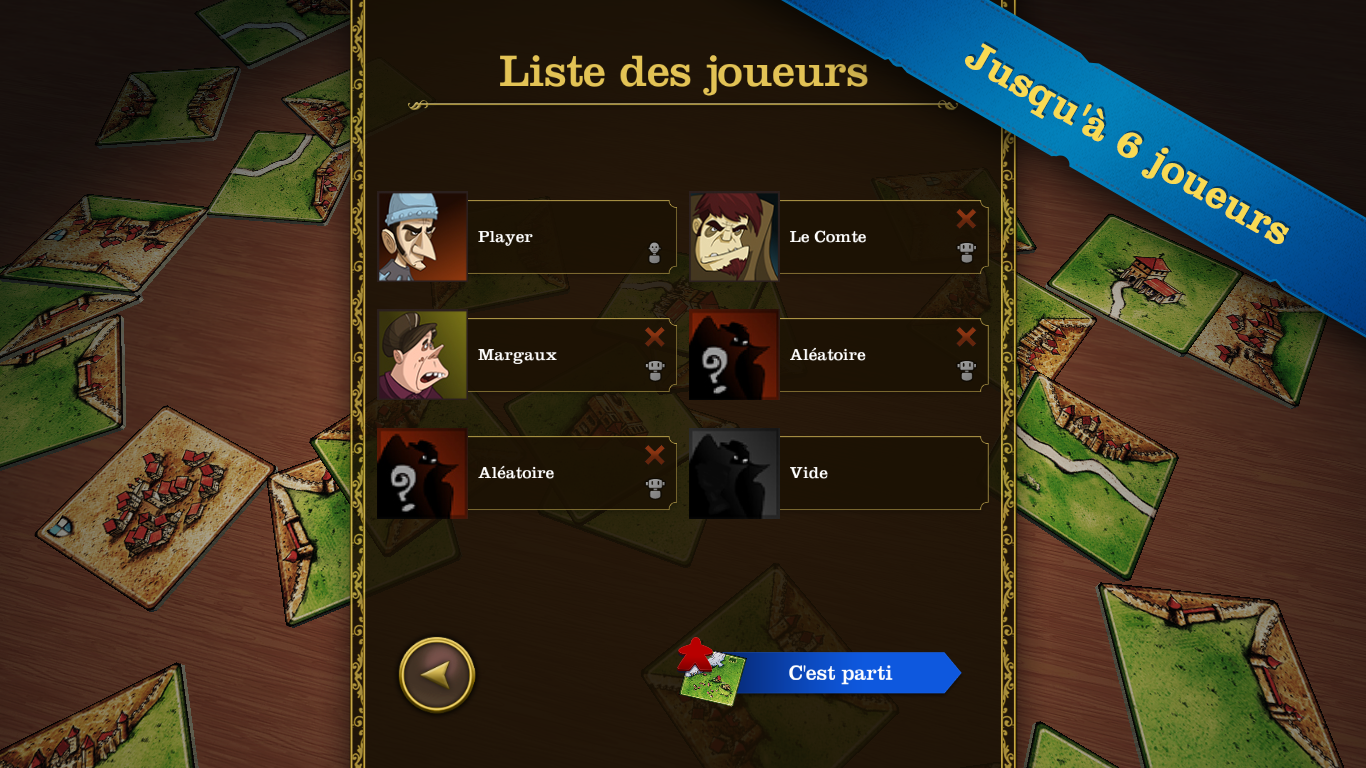Viewport: 1366px width, 768px height.
Task: Click the right-column Aléatoire avatar
Action: click(x=733, y=353)
